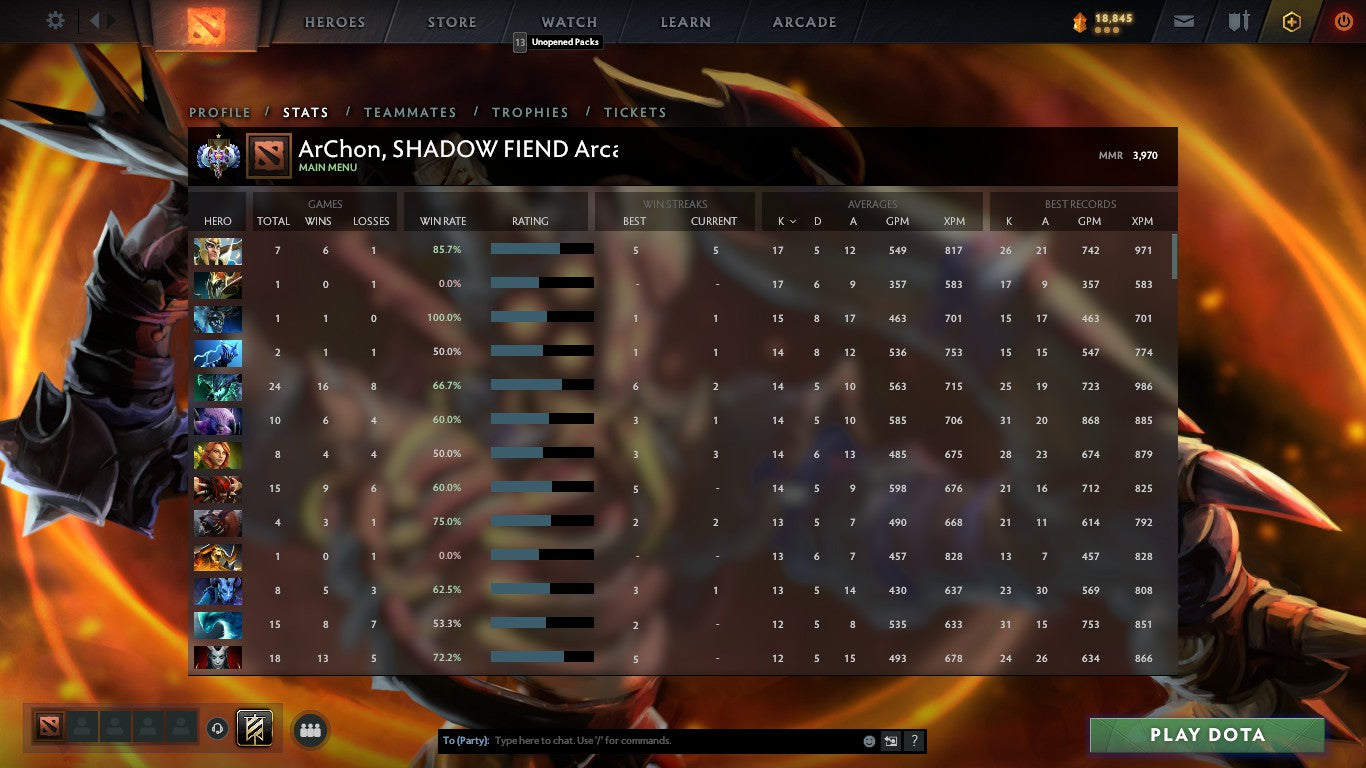Open the HEROES menu
The width and height of the screenshot is (1366, 768).
pyautogui.click(x=333, y=21)
